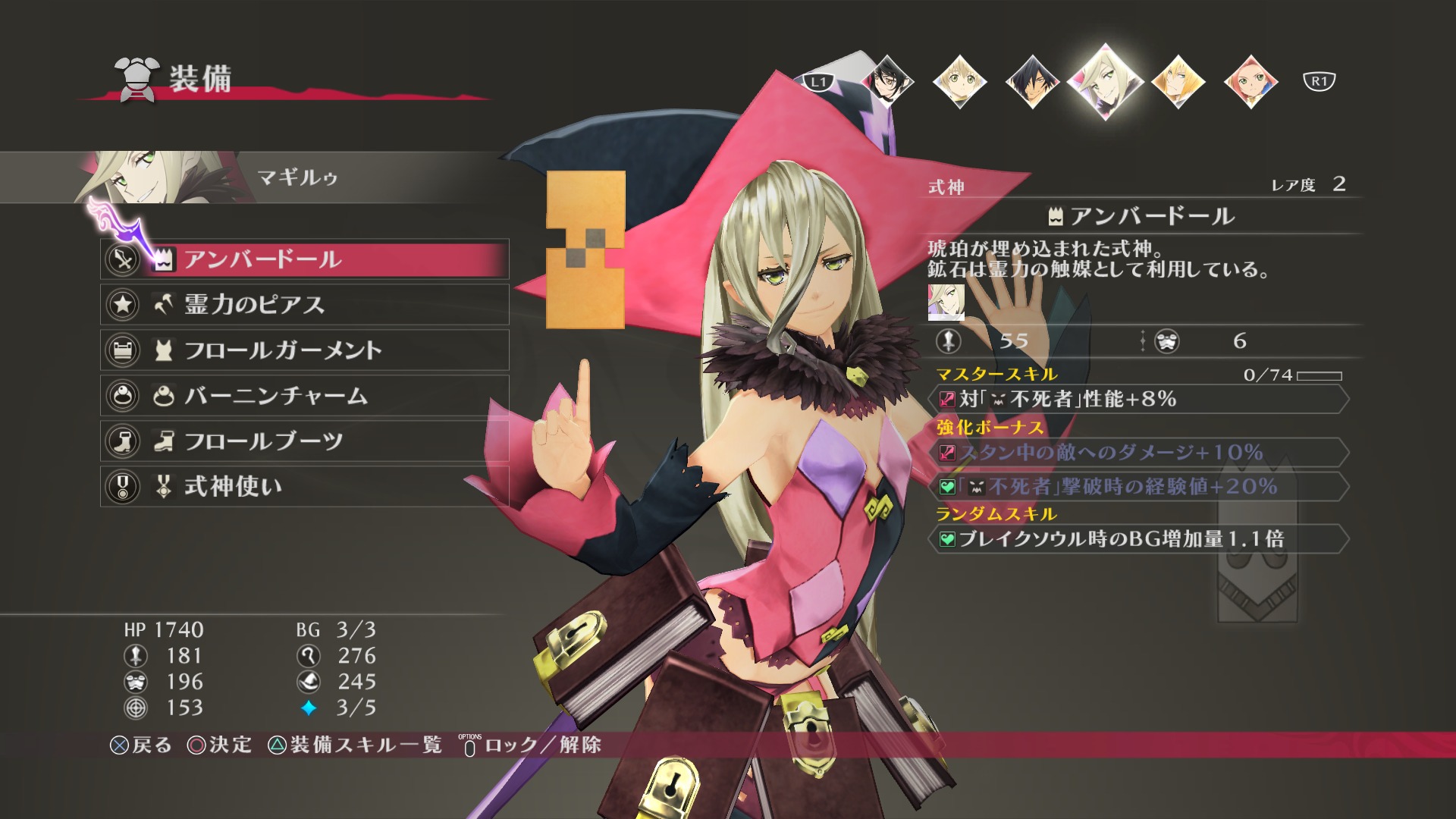Open the フロールガーメント armor slot
The image size is (1456, 819).
(303, 350)
